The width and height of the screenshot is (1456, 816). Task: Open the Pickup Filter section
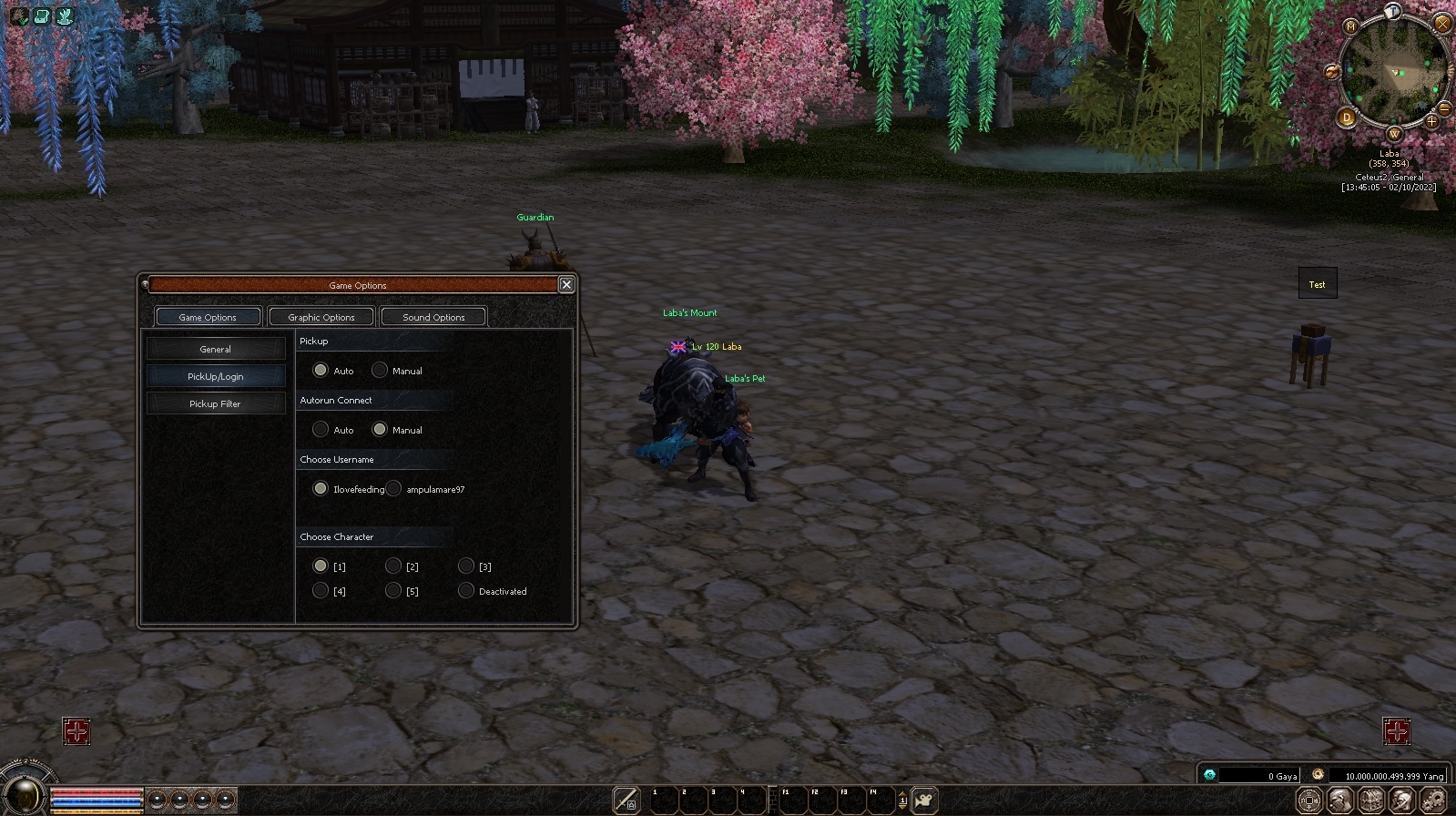(215, 403)
